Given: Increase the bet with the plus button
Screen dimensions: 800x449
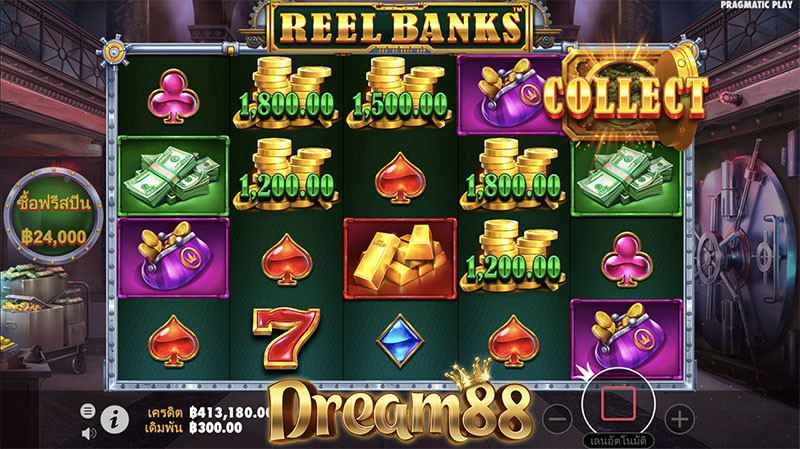Looking at the screenshot, I should point(678,417).
